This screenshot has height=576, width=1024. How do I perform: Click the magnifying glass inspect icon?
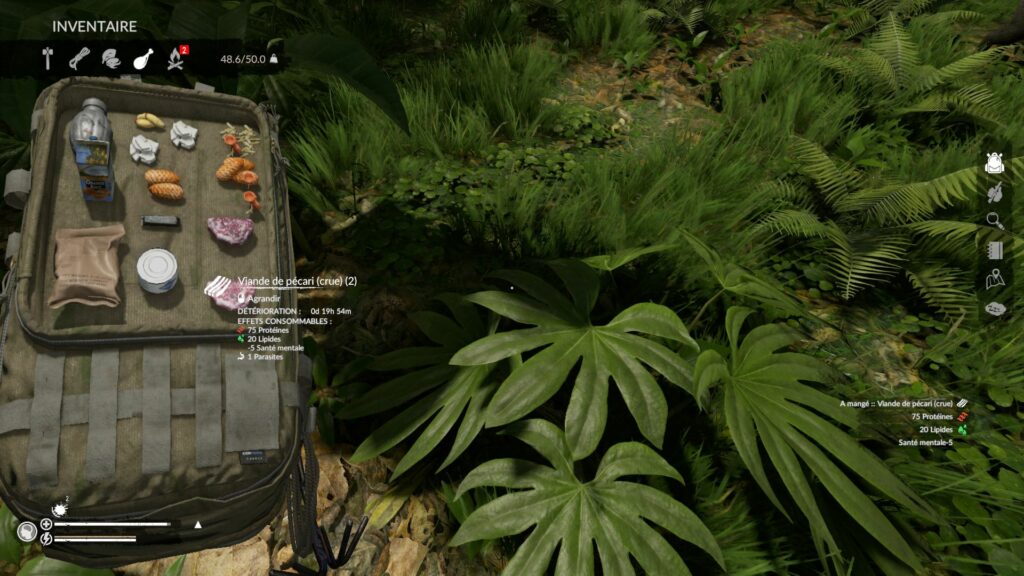tap(994, 221)
